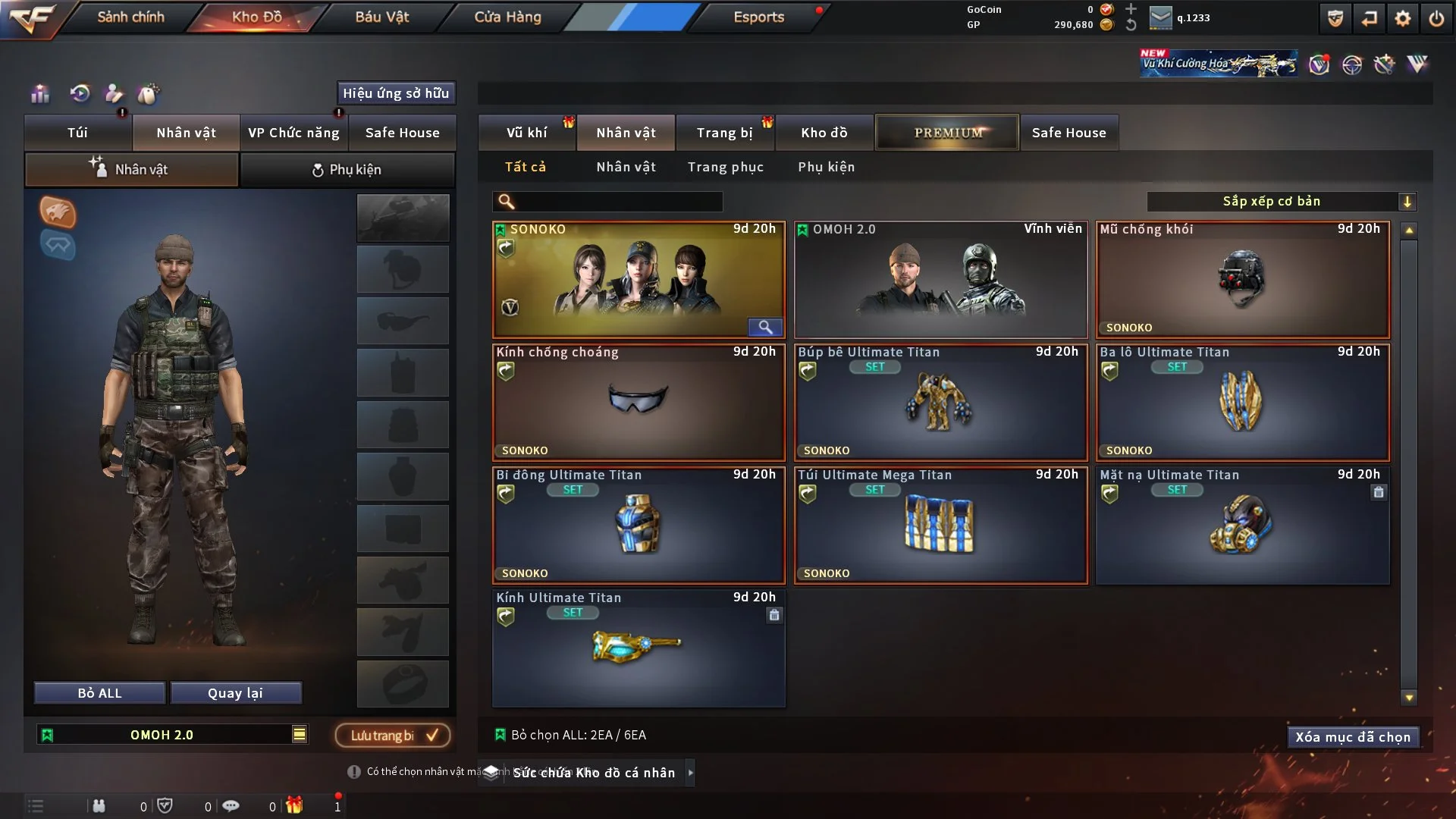Save loadout with Lưu trang bị

click(393, 735)
